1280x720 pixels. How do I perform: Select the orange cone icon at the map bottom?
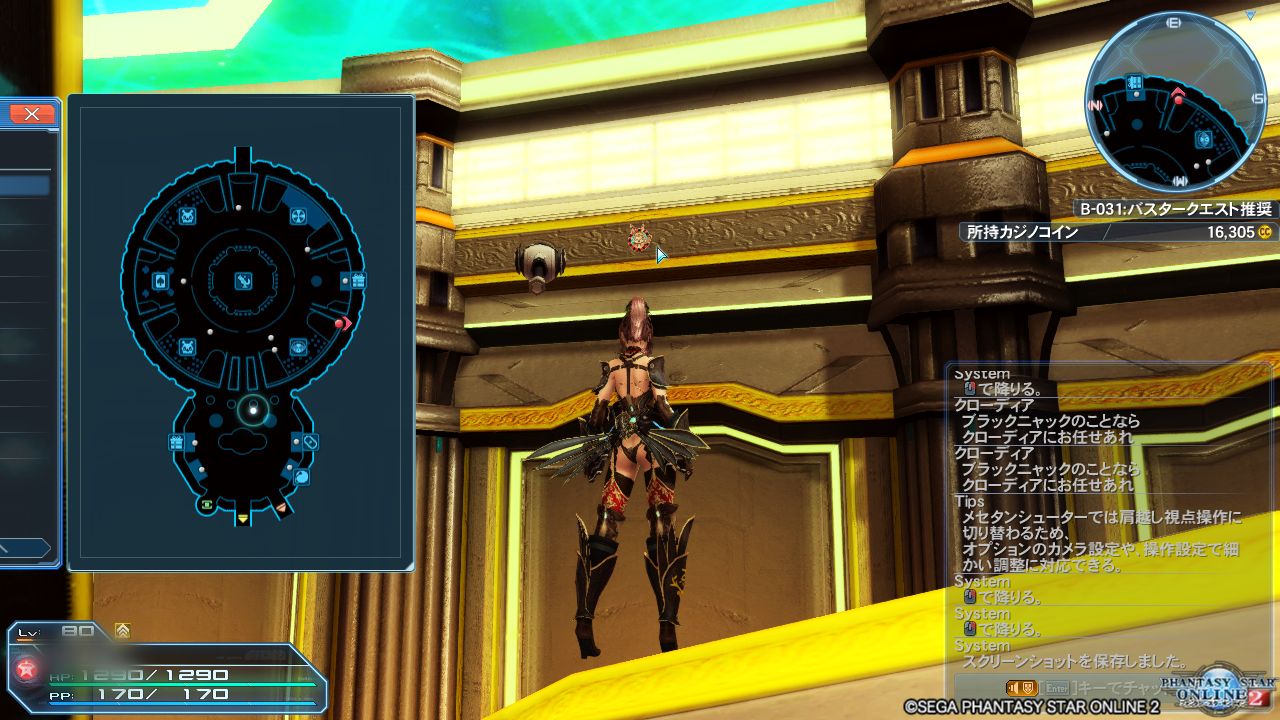[282, 507]
